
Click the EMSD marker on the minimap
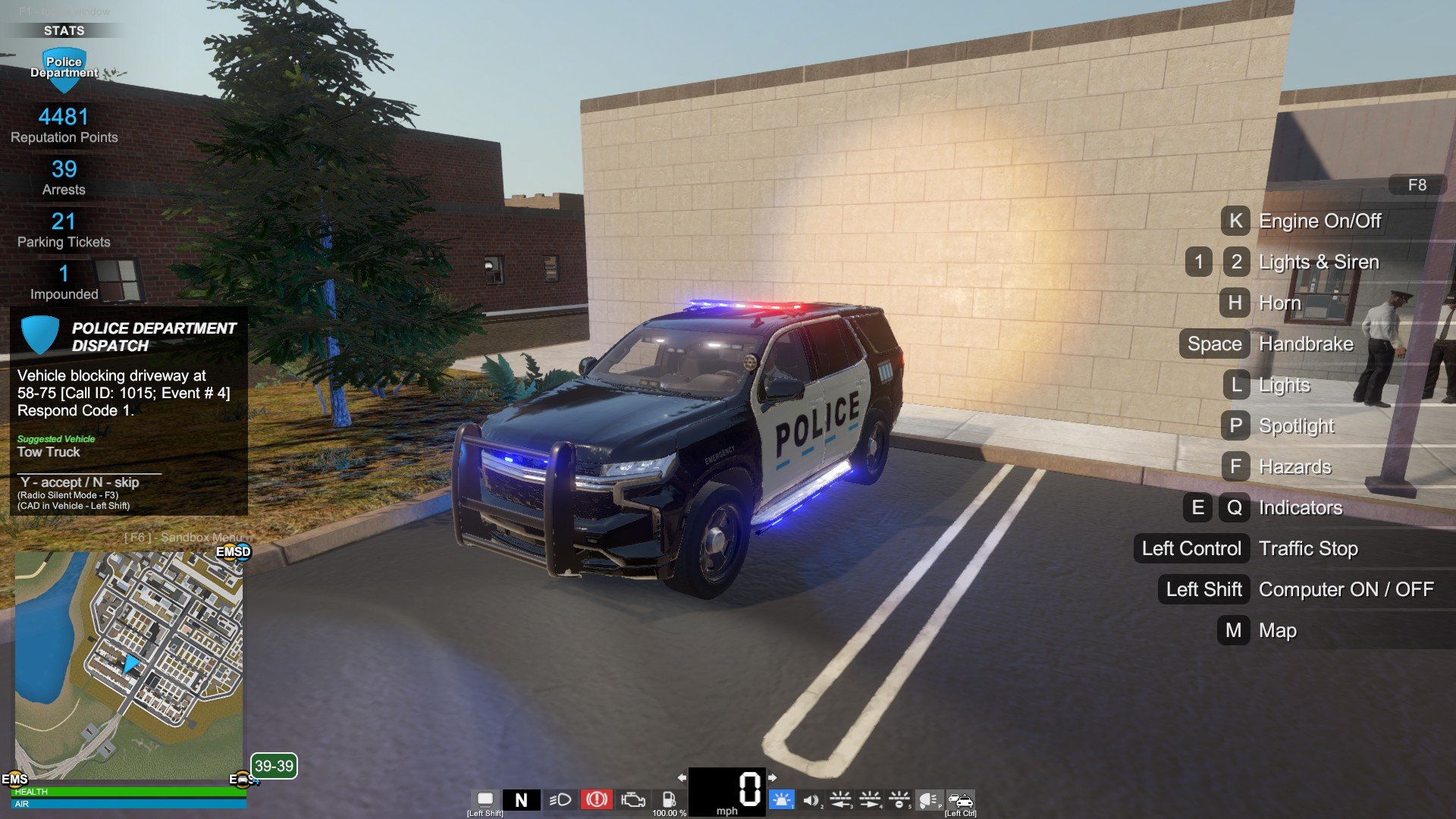click(233, 552)
